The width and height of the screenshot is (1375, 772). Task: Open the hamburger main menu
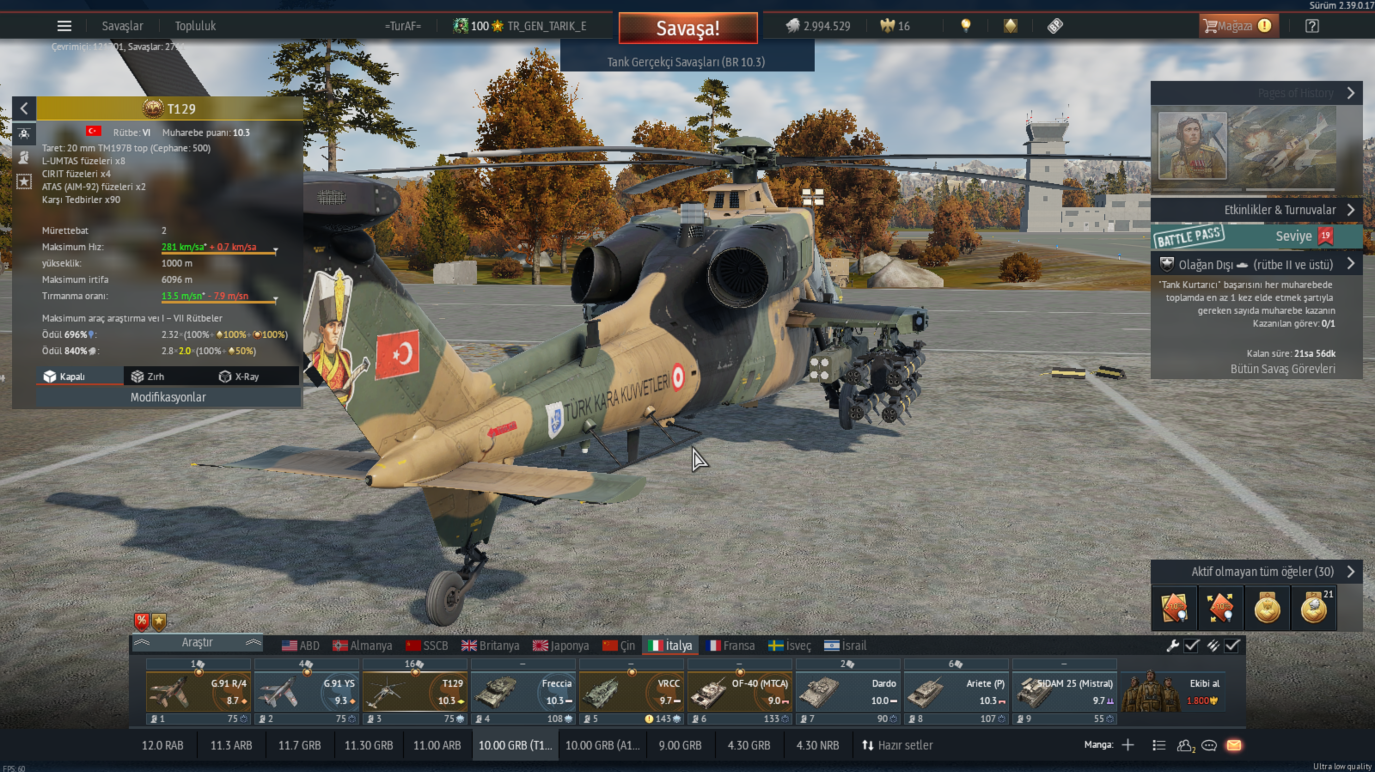pyautogui.click(x=64, y=26)
